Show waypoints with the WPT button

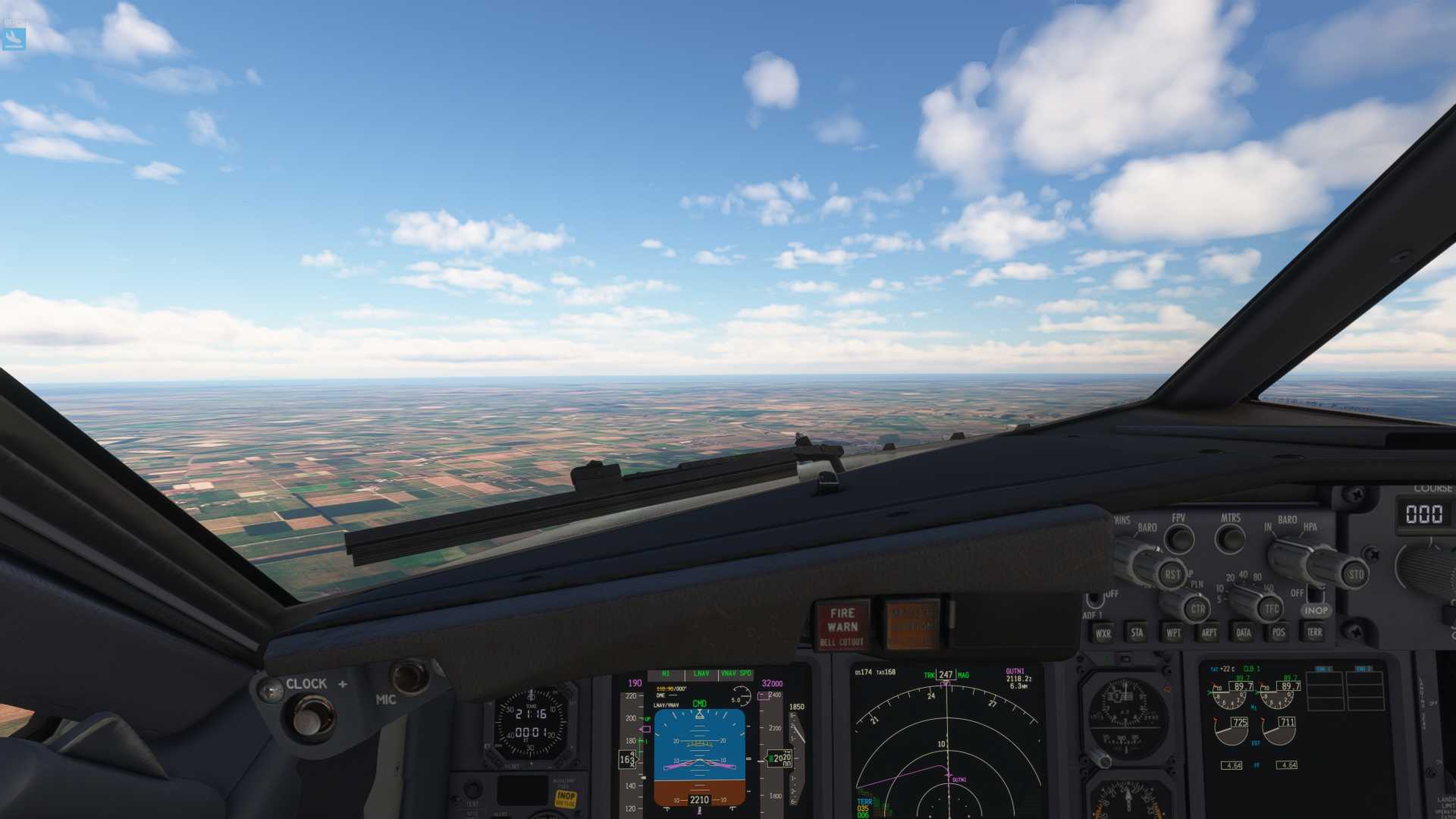coord(1173,632)
